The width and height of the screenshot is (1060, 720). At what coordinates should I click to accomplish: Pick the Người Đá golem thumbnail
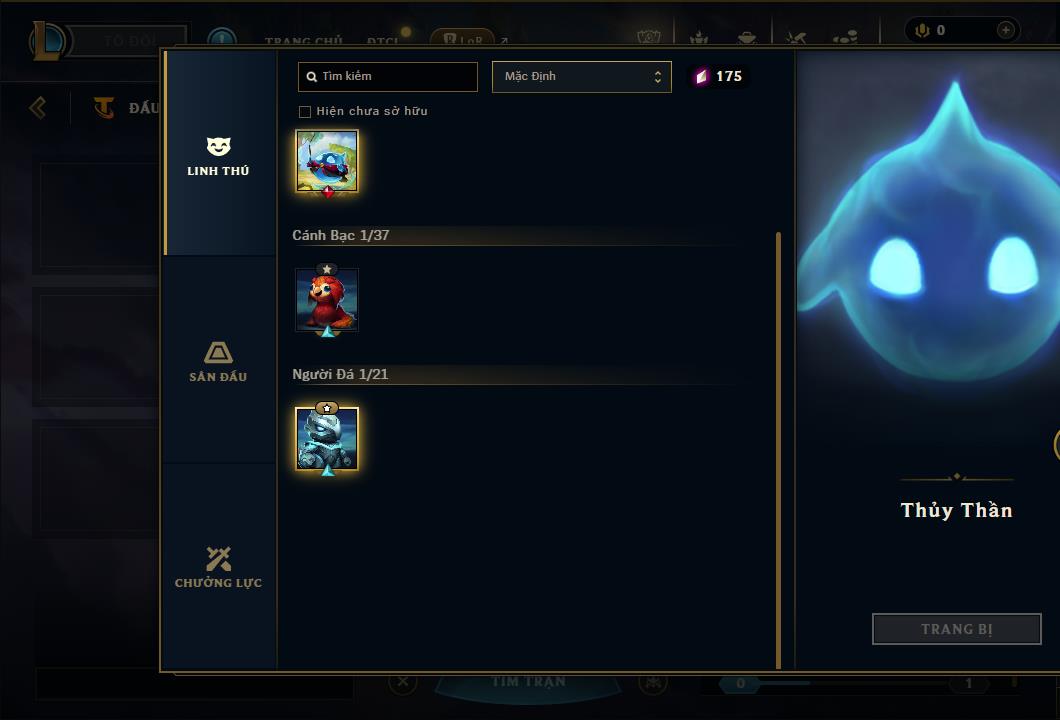327,438
